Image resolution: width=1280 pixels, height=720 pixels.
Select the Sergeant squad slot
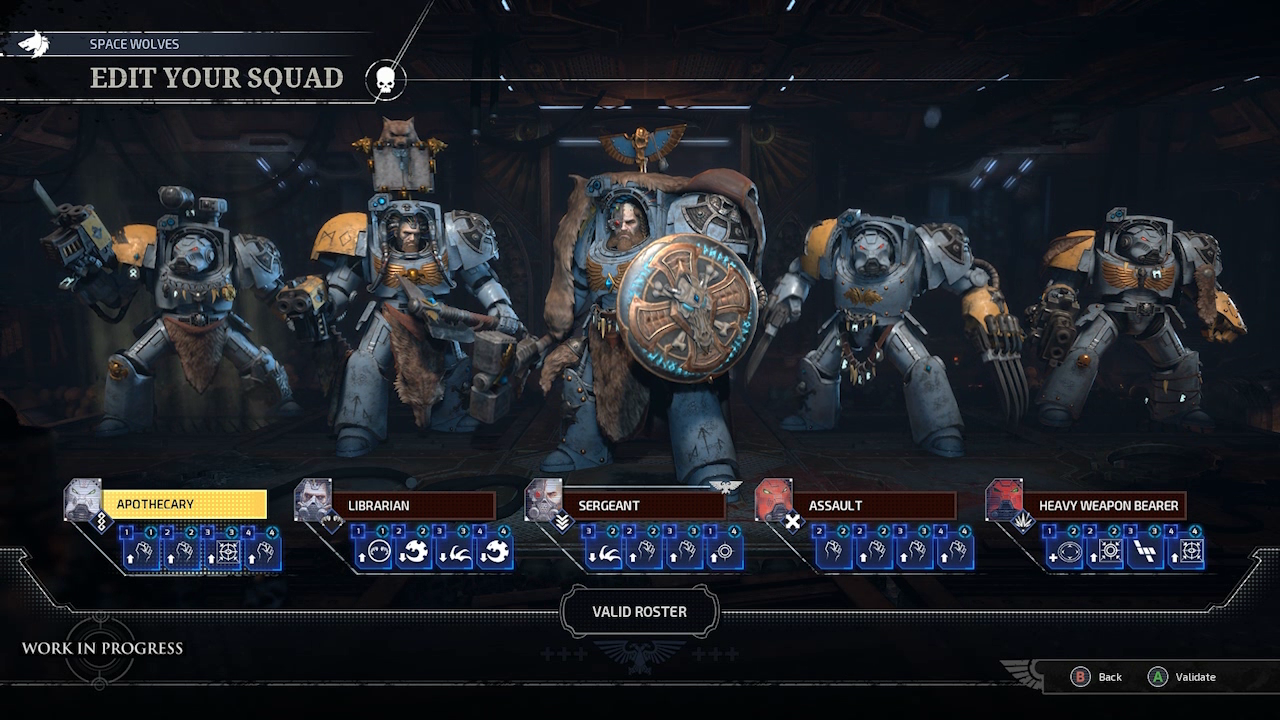click(643, 506)
